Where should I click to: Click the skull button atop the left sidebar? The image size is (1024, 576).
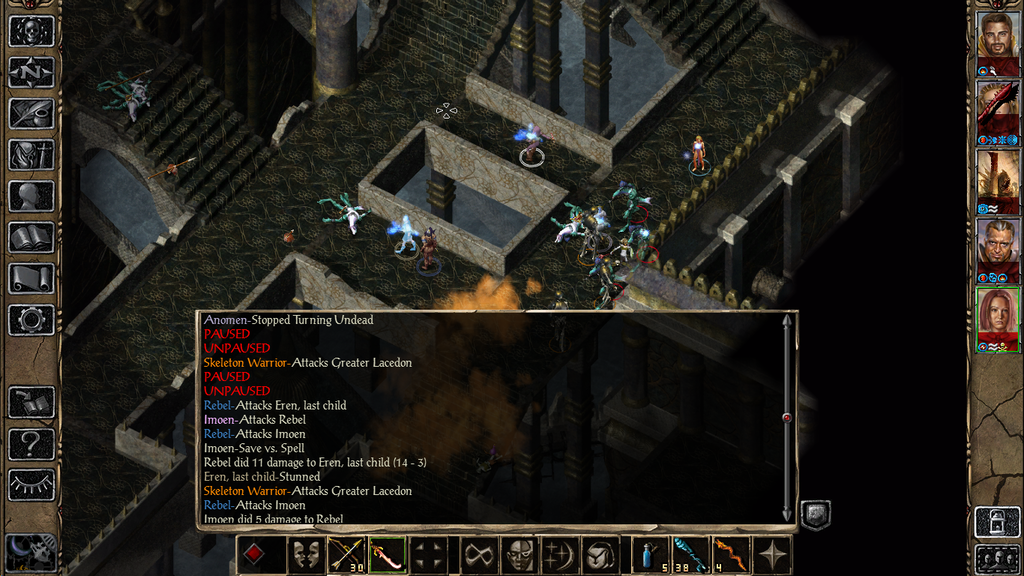pos(31,30)
